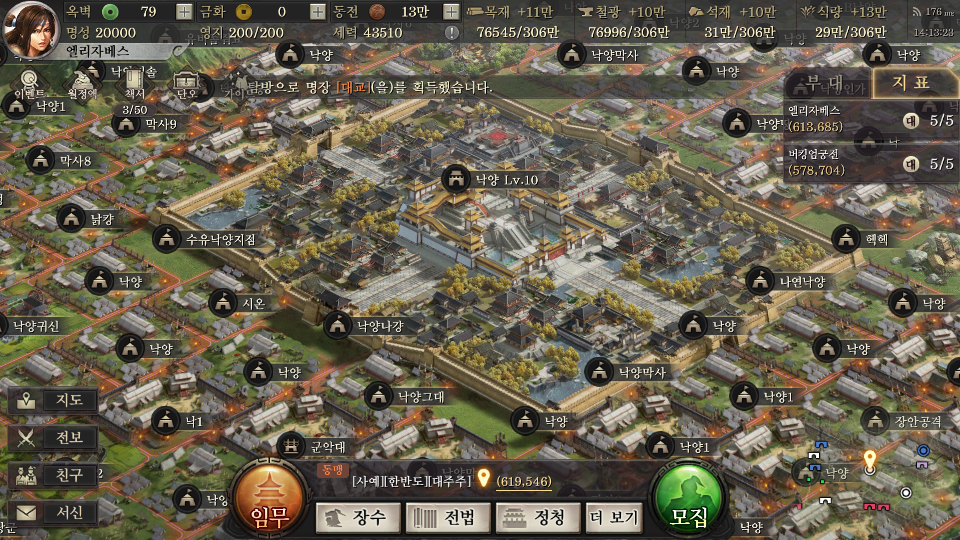Open the 친구 friends list

point(54,475)
